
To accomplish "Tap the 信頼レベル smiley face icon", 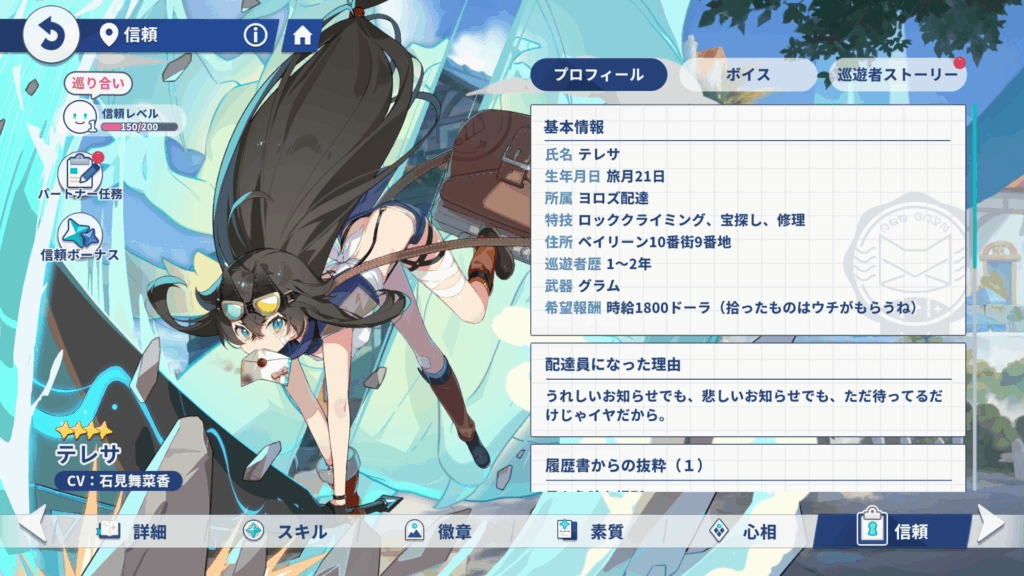I will [80, 117].
